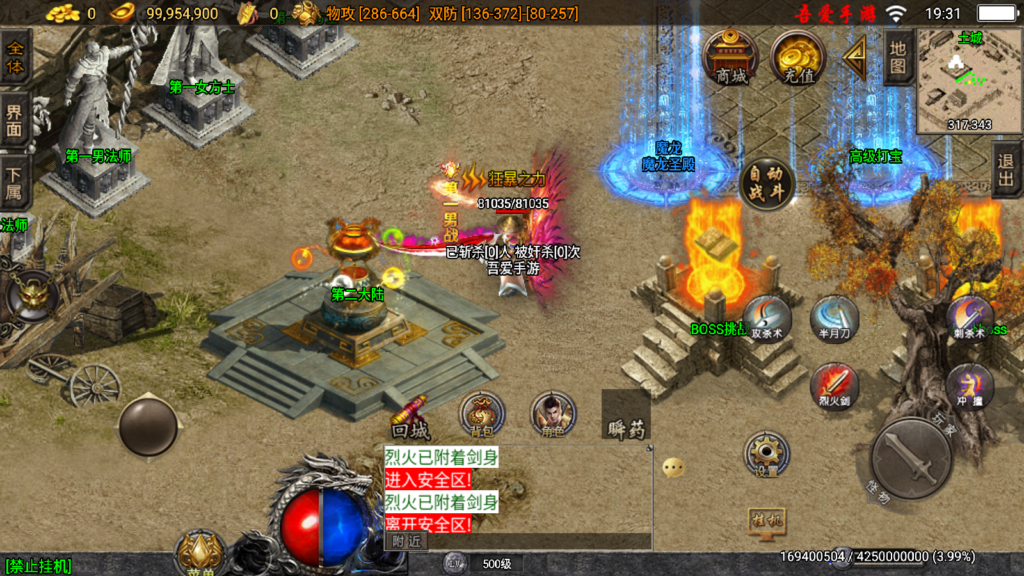Image resolution: width=1024 pixels, height=576 pixels.
Task: Tap the large sword attack button
Action: pyautogui.click(x=910, y=457)
